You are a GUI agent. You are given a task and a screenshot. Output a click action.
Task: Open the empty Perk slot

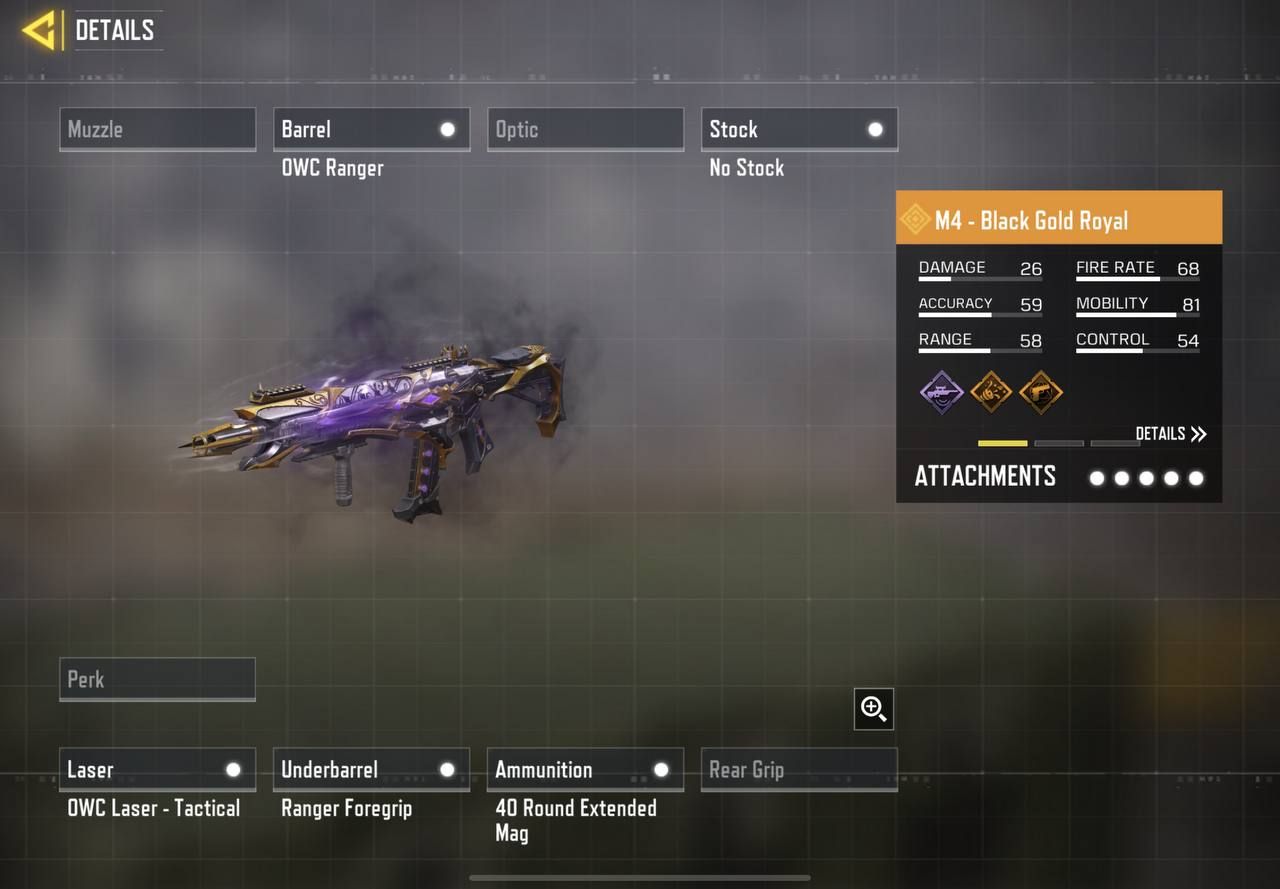click(x=157, y=679)
